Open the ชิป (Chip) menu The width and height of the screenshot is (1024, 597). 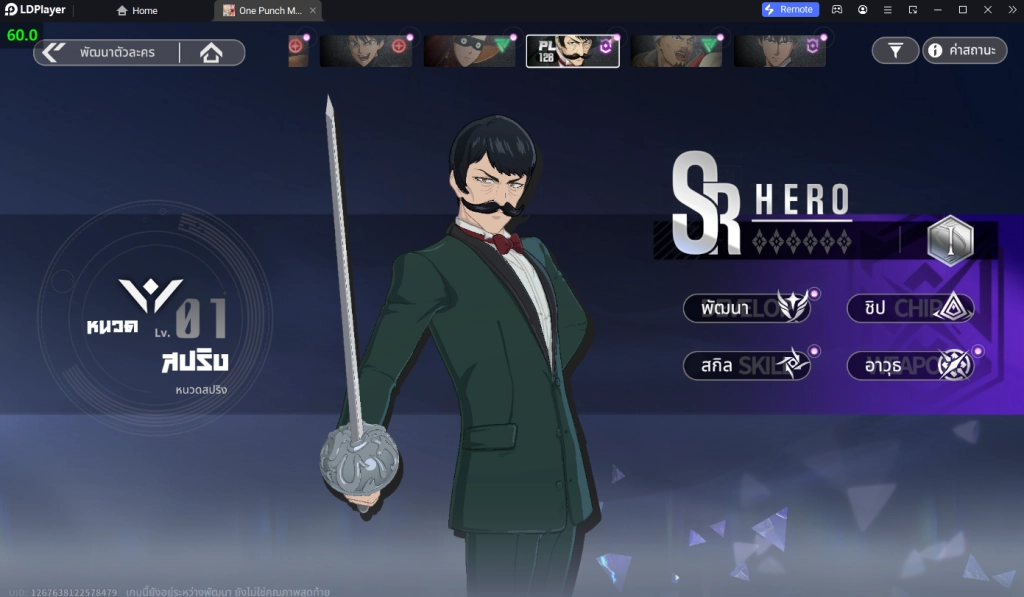[x=910, y=308]
